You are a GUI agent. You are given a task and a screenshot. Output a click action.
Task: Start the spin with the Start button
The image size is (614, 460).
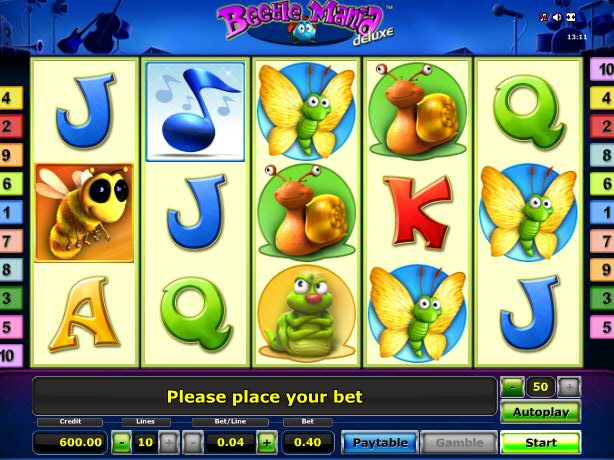tap(540, 442)
